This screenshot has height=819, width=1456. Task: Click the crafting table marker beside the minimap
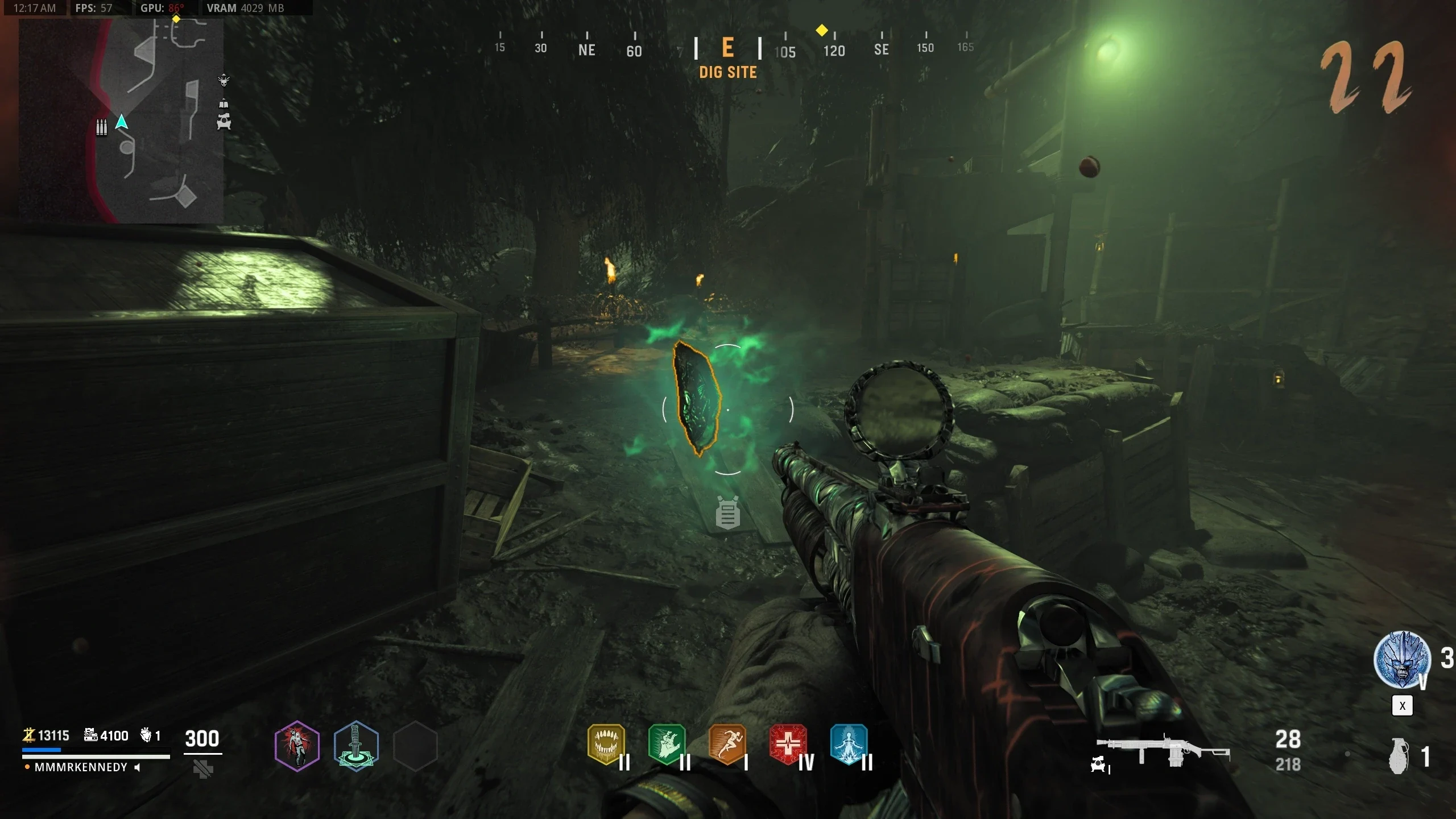pyautogui.click(x=224, y=121)
